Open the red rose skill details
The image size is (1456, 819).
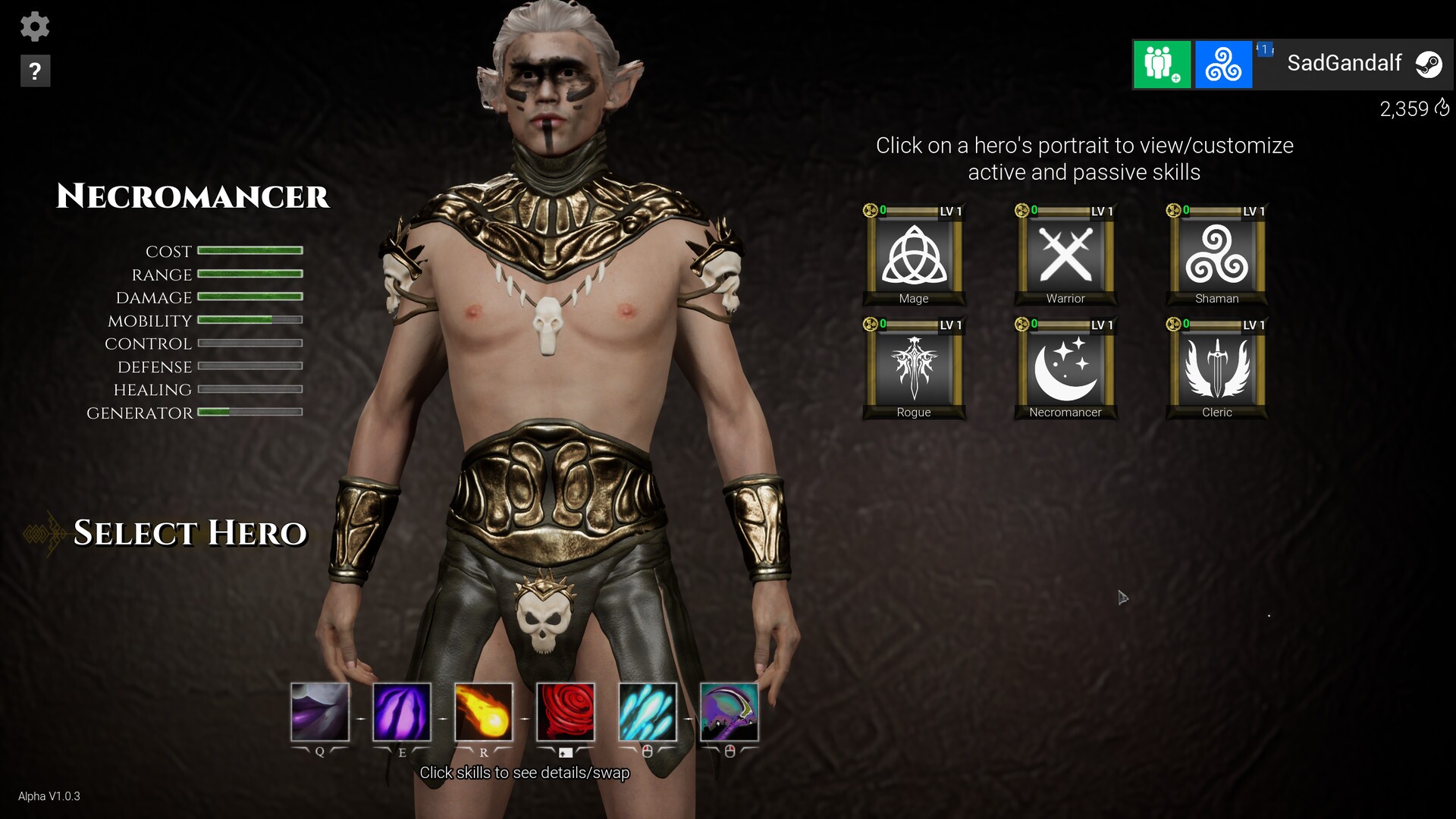point(566,712)
